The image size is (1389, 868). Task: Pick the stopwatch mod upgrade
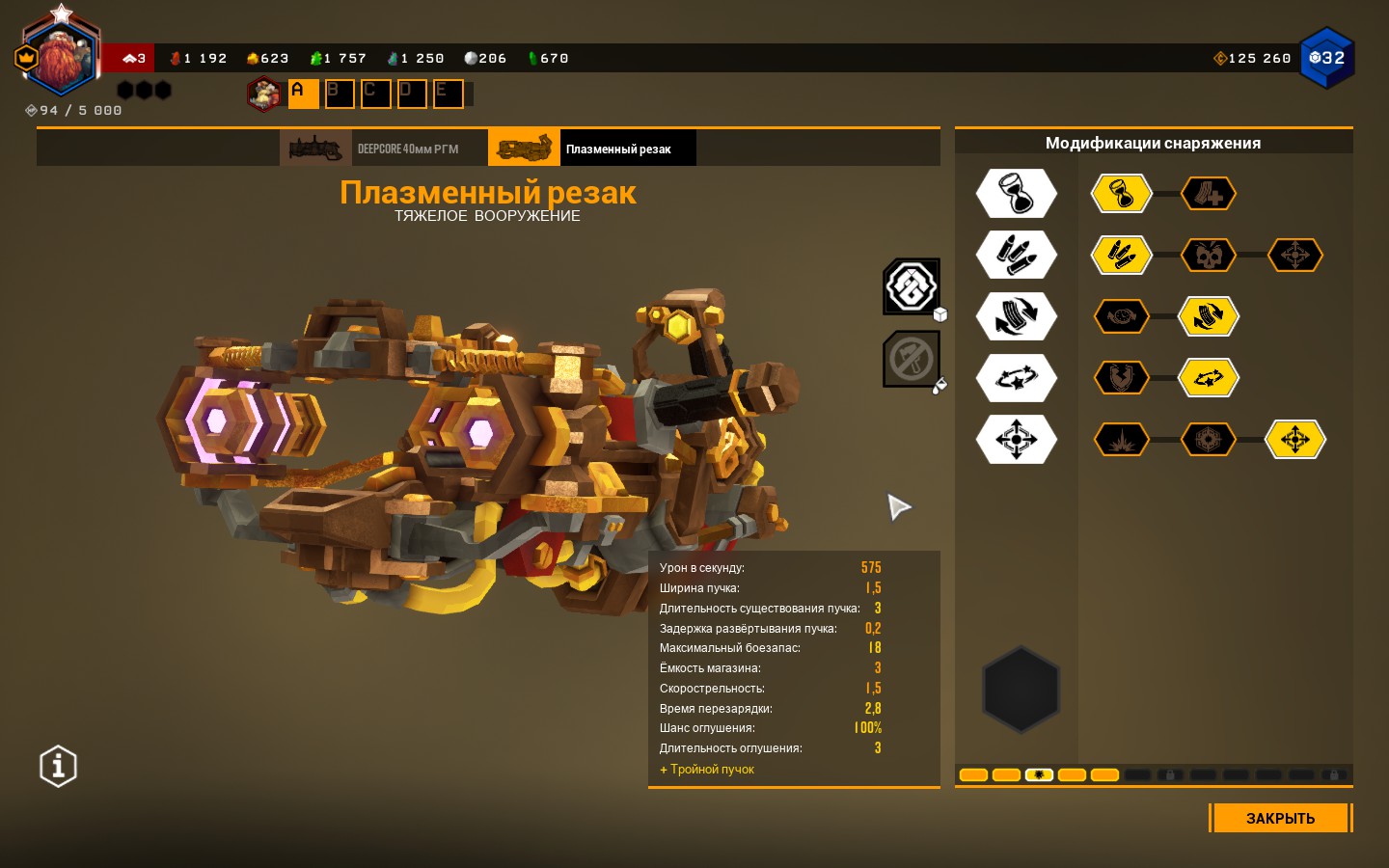1121,316
